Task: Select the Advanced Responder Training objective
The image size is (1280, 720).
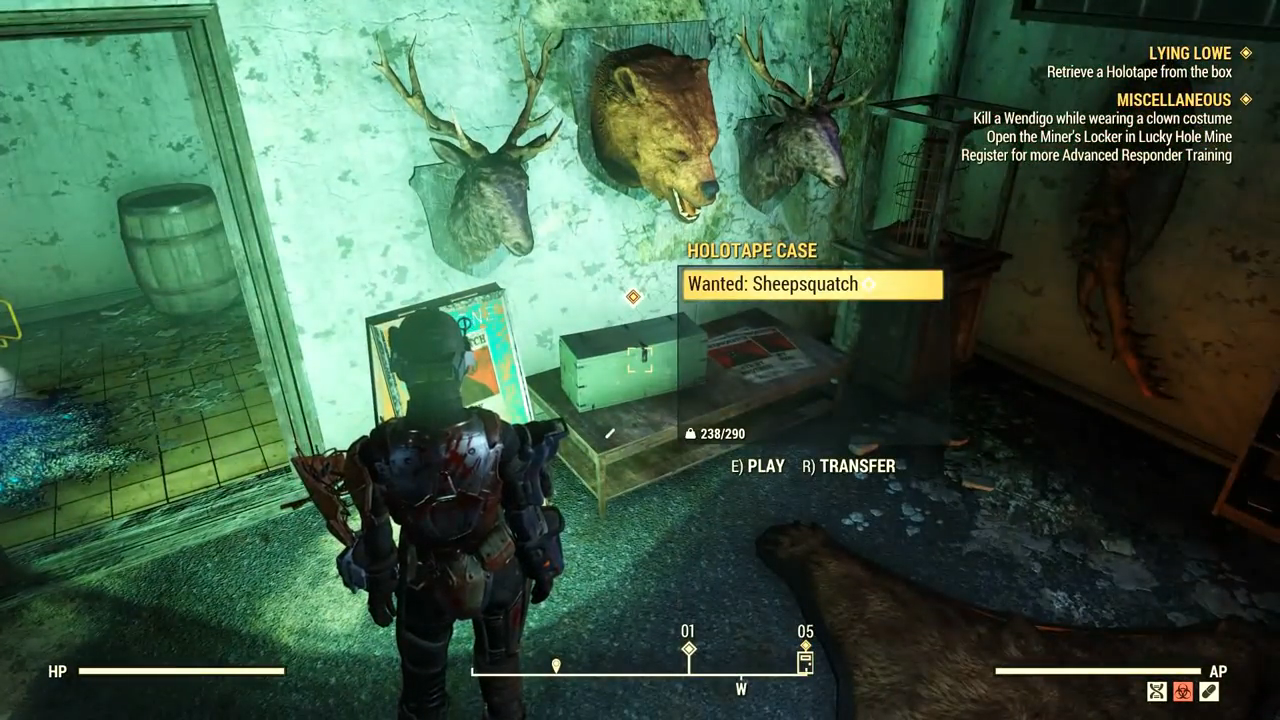Action: point(1096,155)
